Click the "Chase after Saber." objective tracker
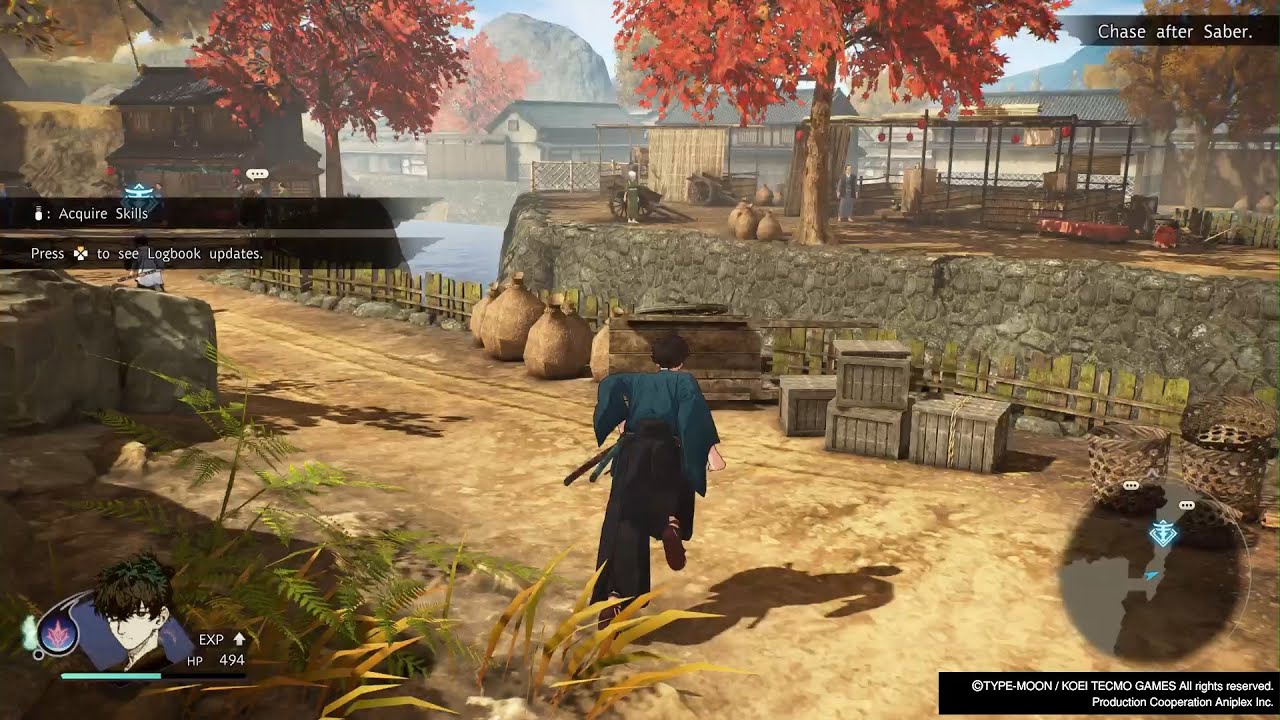Image resolution: width=1280 pixels, height=720 pixels. pyautogui.click(x=1174, y=32)
